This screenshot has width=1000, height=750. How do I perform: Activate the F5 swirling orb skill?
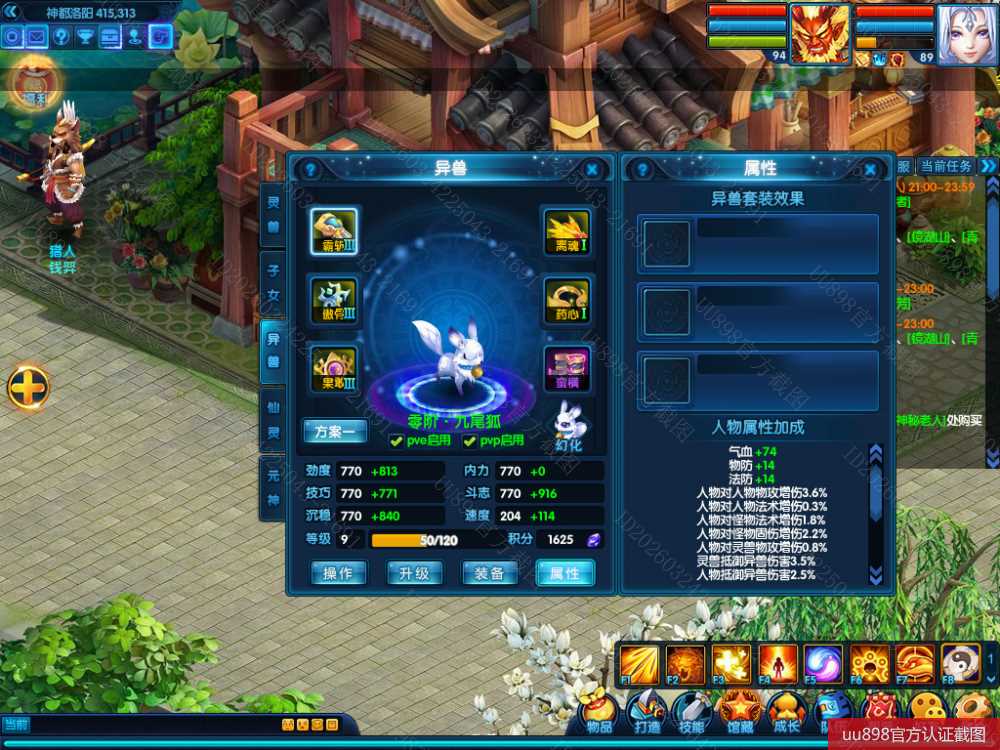(x=822, y=664)
